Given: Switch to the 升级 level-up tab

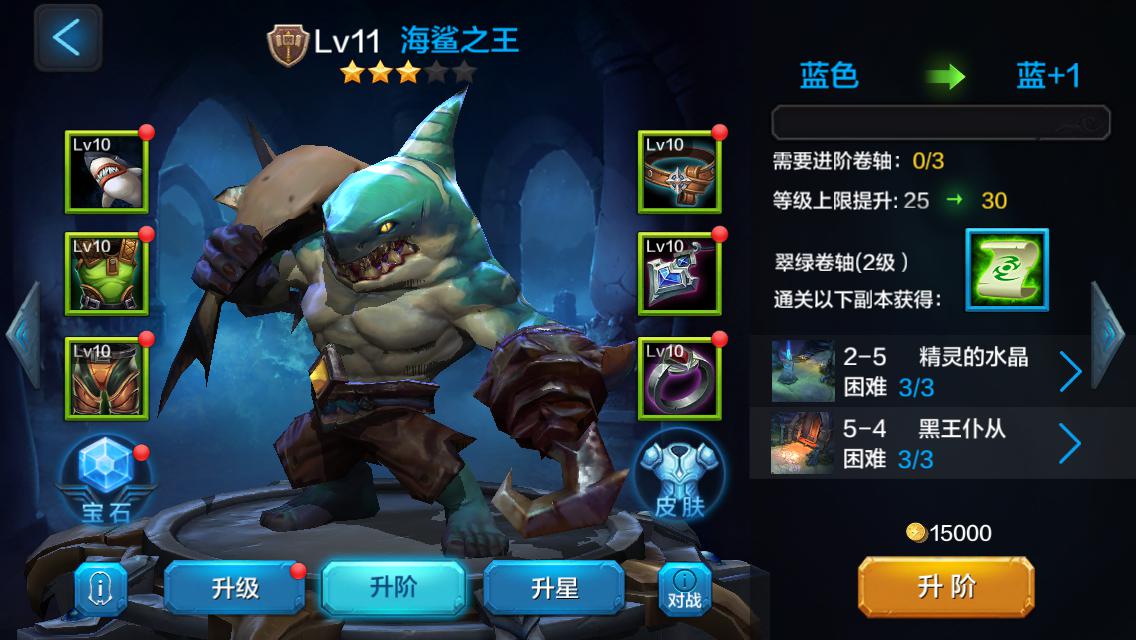Looking at the screenshot, I should (x=235, y=588).
